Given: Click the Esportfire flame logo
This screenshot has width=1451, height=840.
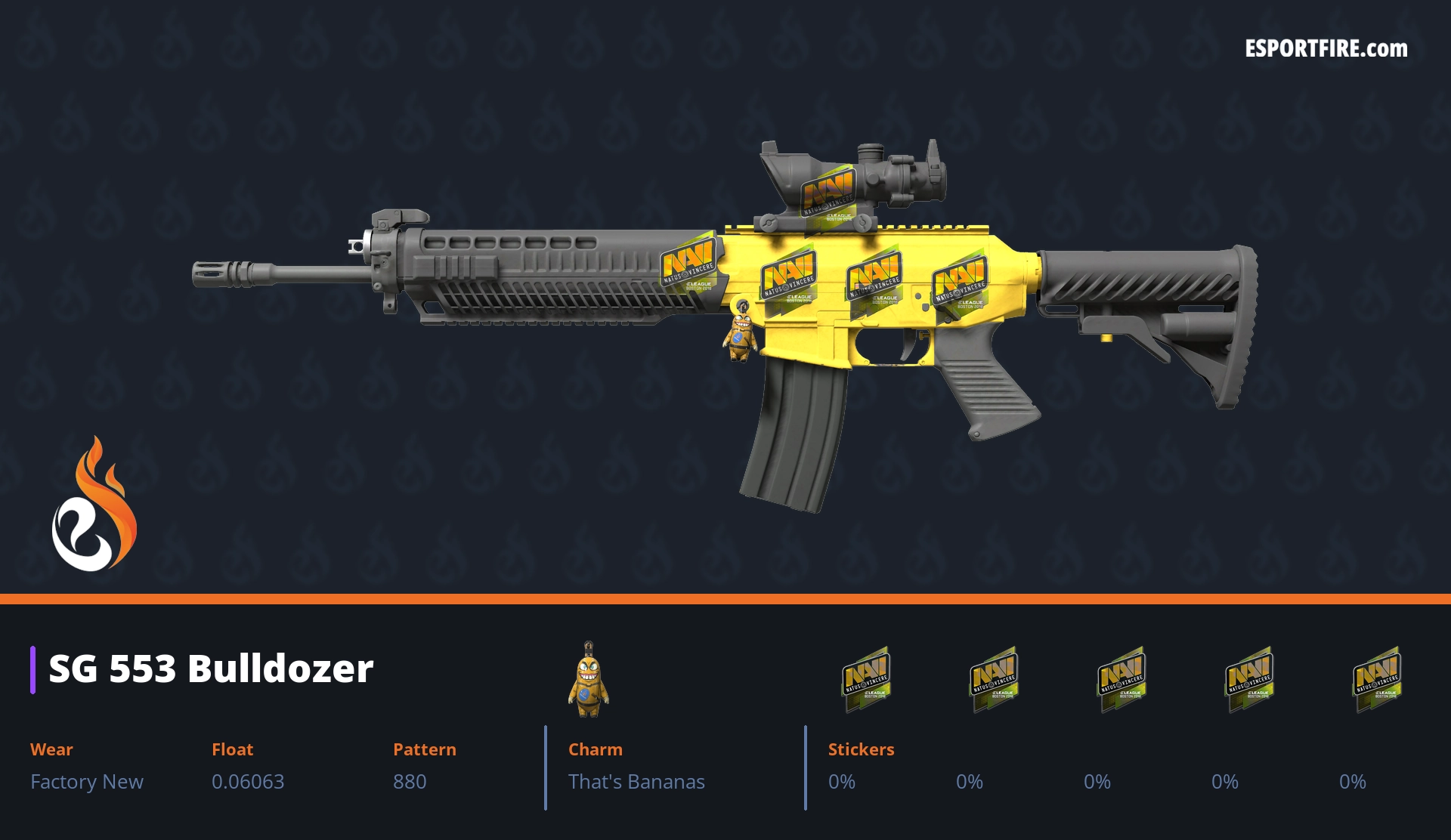Looking at the screenshot, I should (x=94, y=505).
